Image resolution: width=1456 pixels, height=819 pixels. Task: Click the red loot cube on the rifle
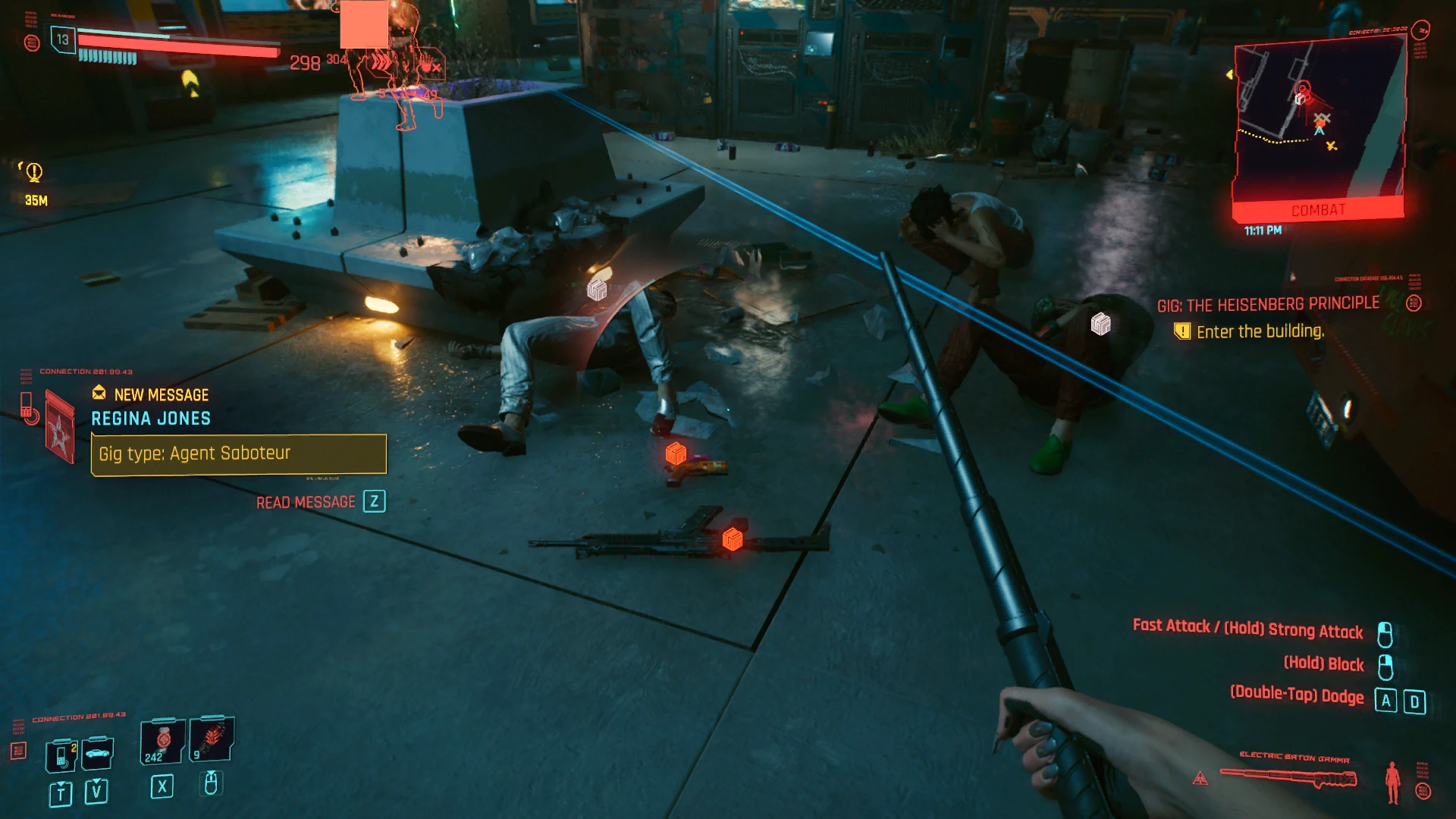tap(730, 541)
